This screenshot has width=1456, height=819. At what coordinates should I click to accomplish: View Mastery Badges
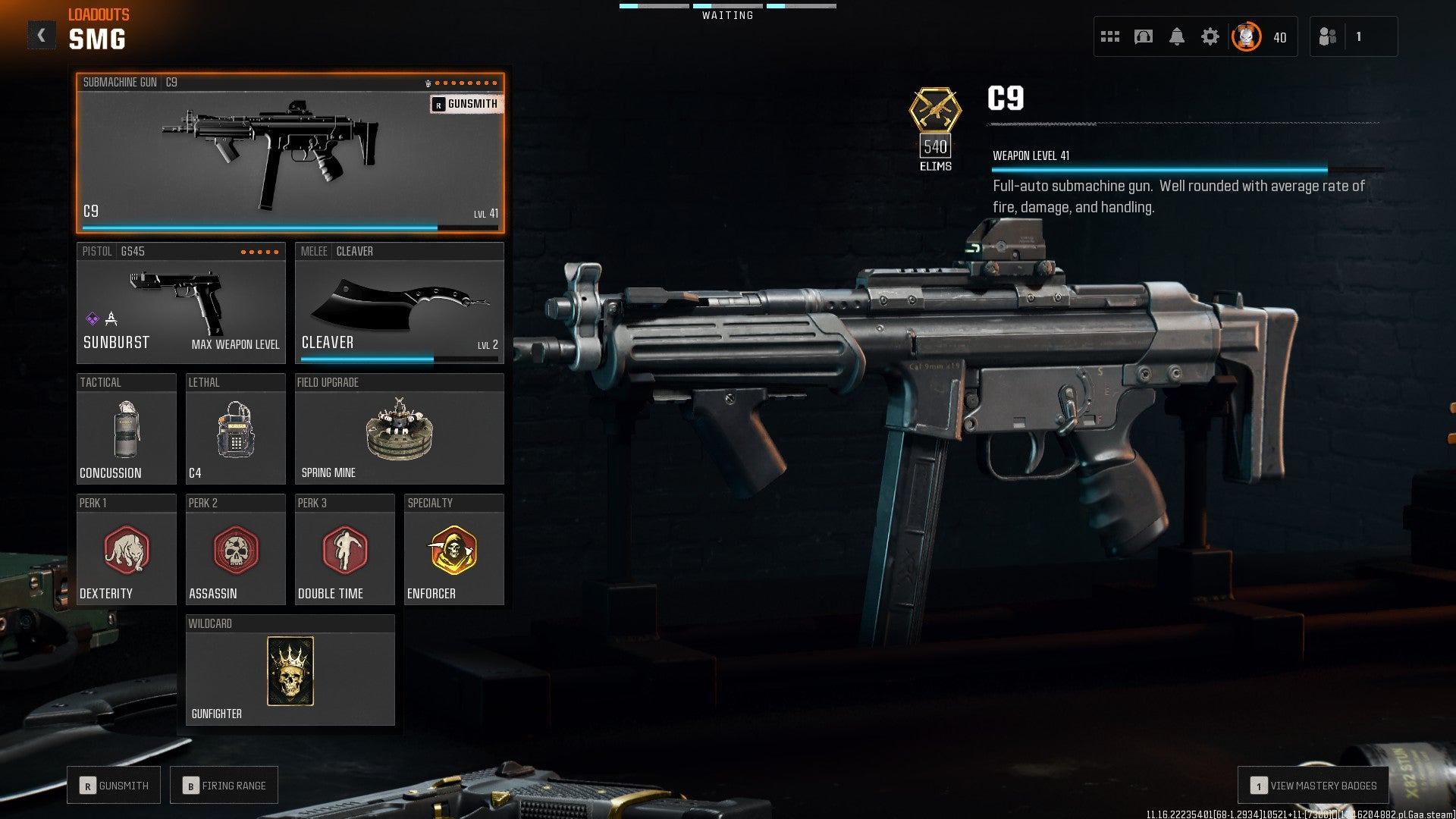[x=1314, y=786]
